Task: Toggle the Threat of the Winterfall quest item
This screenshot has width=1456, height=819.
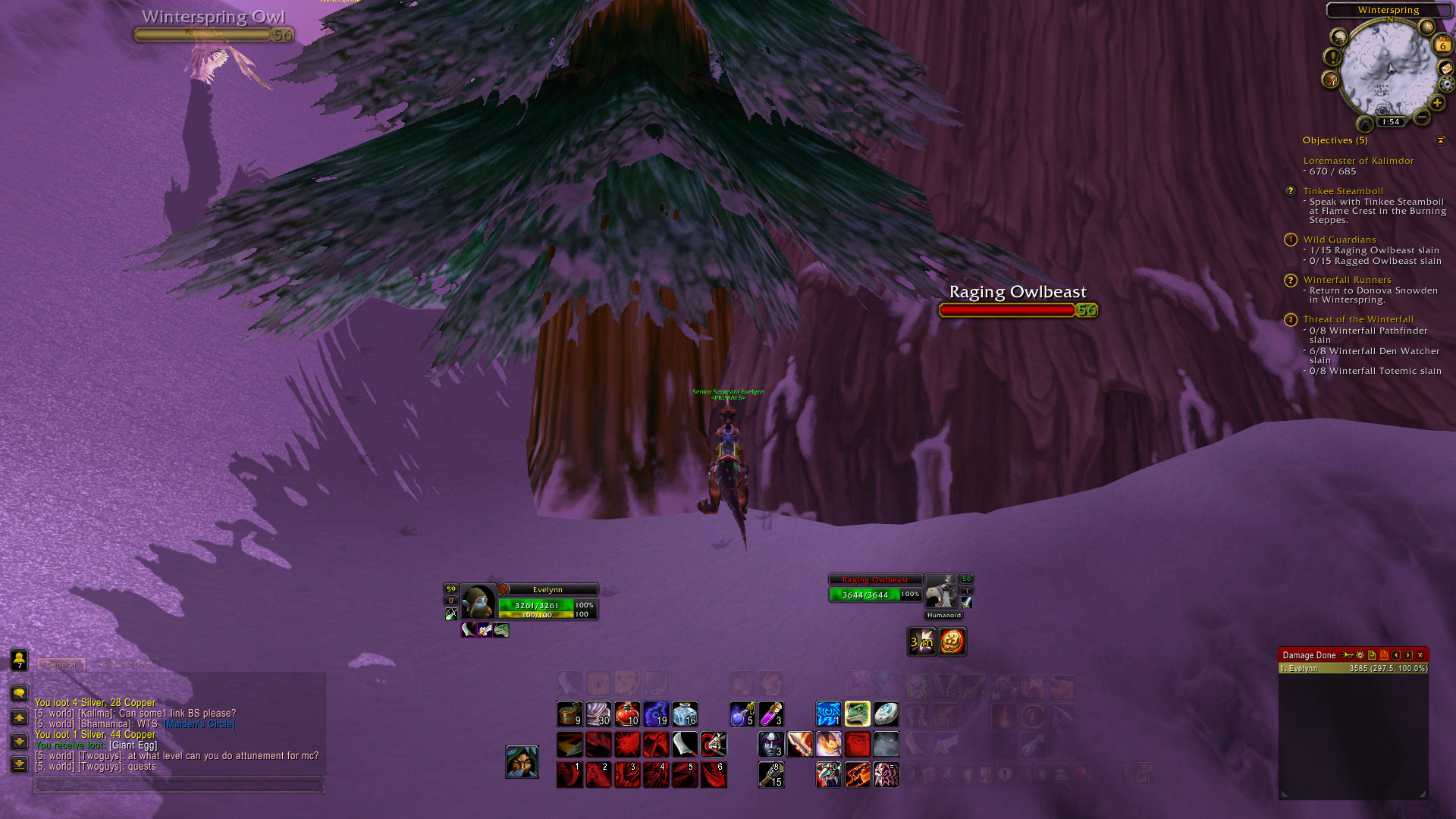Action: tap(1290, 320)
